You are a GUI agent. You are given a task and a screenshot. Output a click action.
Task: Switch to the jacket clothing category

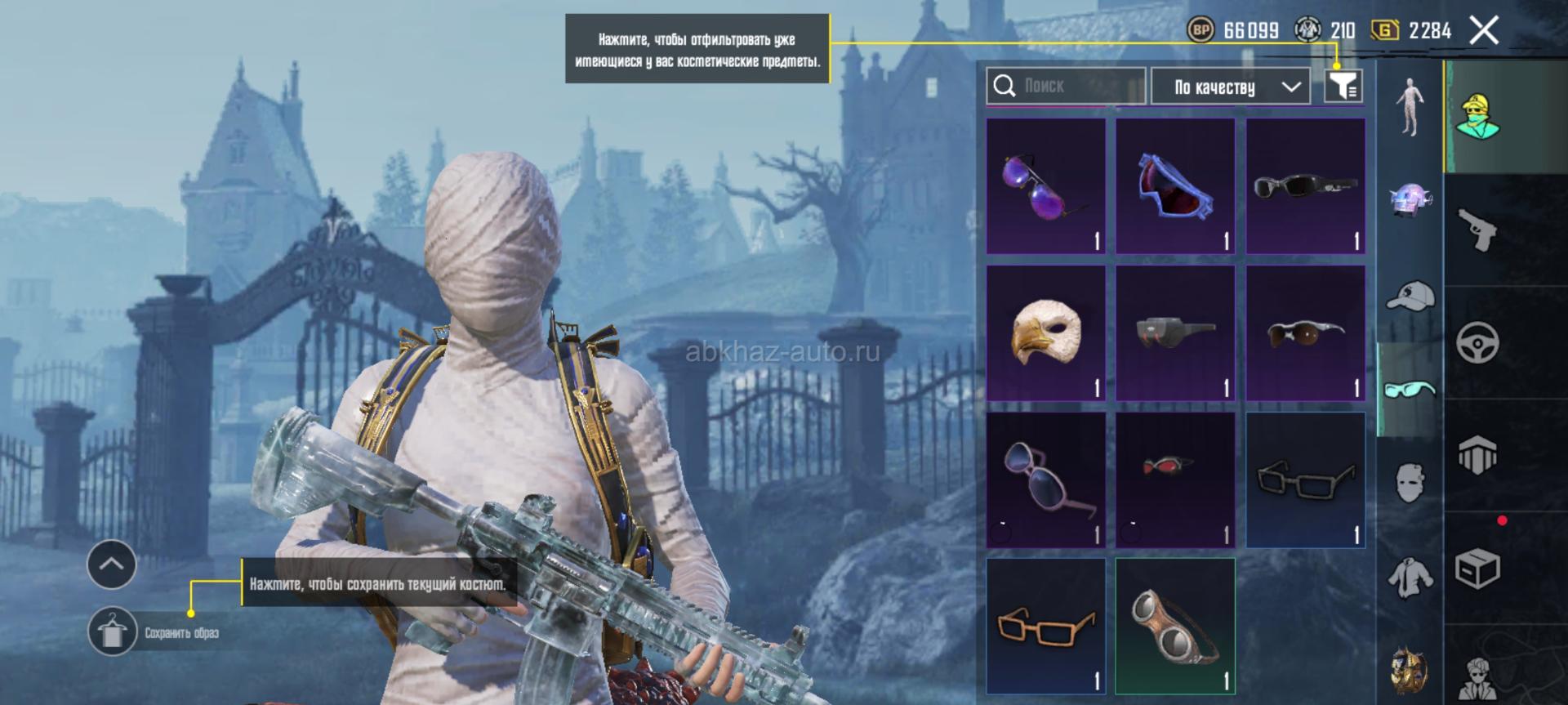pos(1410,576)
